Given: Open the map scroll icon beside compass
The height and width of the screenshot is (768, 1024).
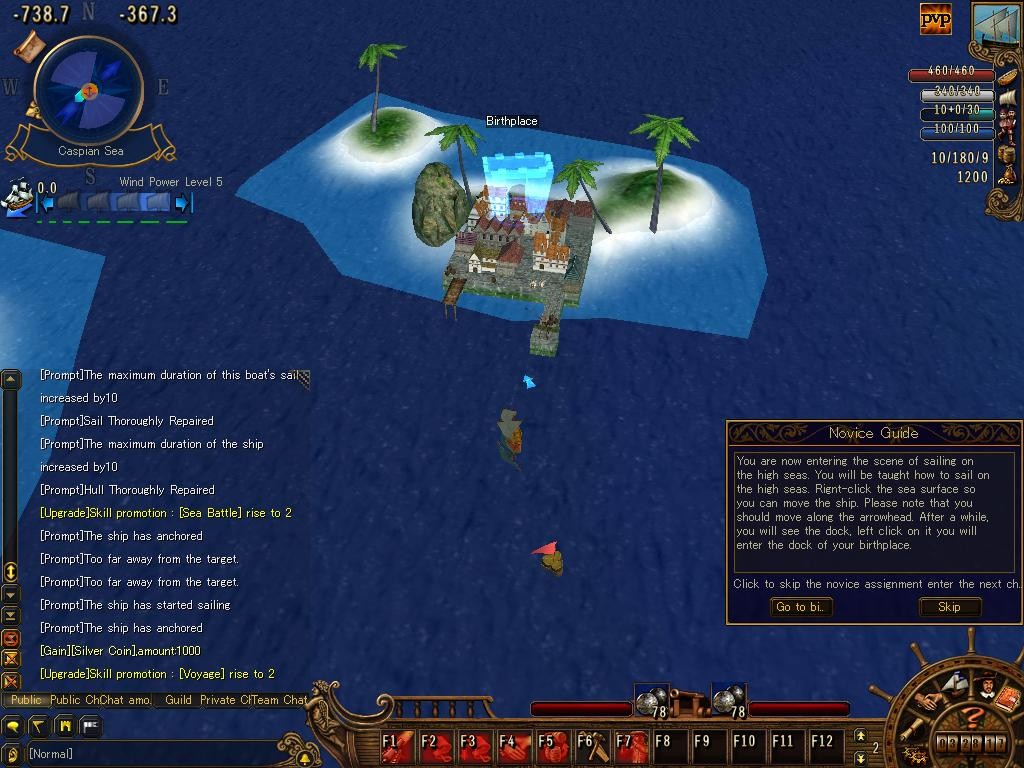Looking at the screenshot, I should coord(31,44).
